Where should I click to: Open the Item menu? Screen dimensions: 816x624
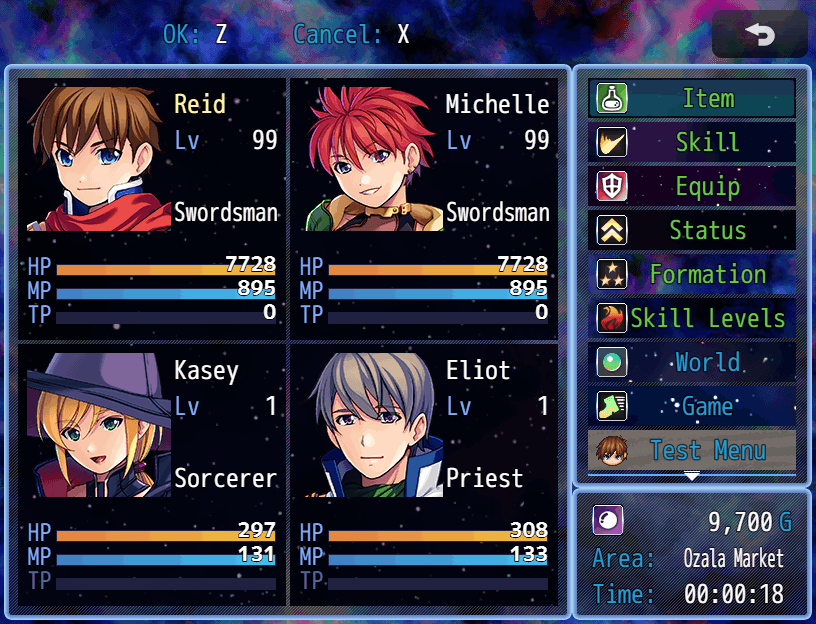(692, 98)
